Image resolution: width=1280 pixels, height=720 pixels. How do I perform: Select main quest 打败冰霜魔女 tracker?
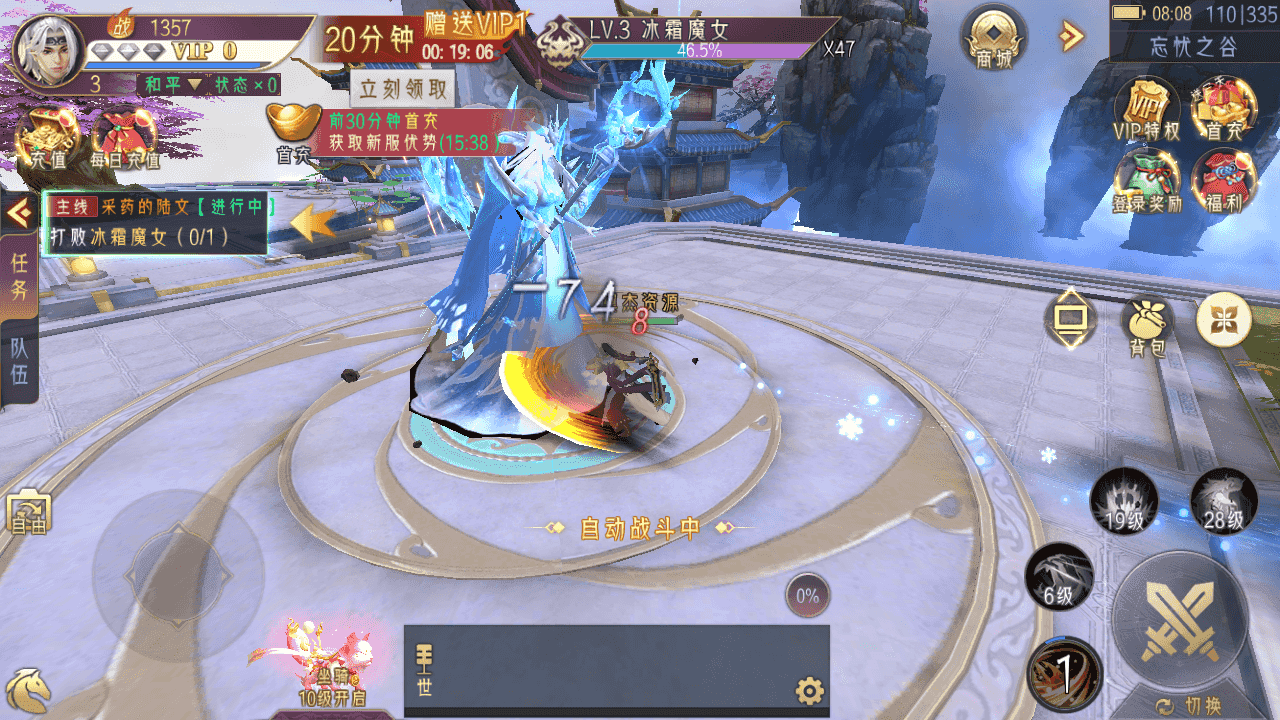pyautogui.click(x=155, y=223)
